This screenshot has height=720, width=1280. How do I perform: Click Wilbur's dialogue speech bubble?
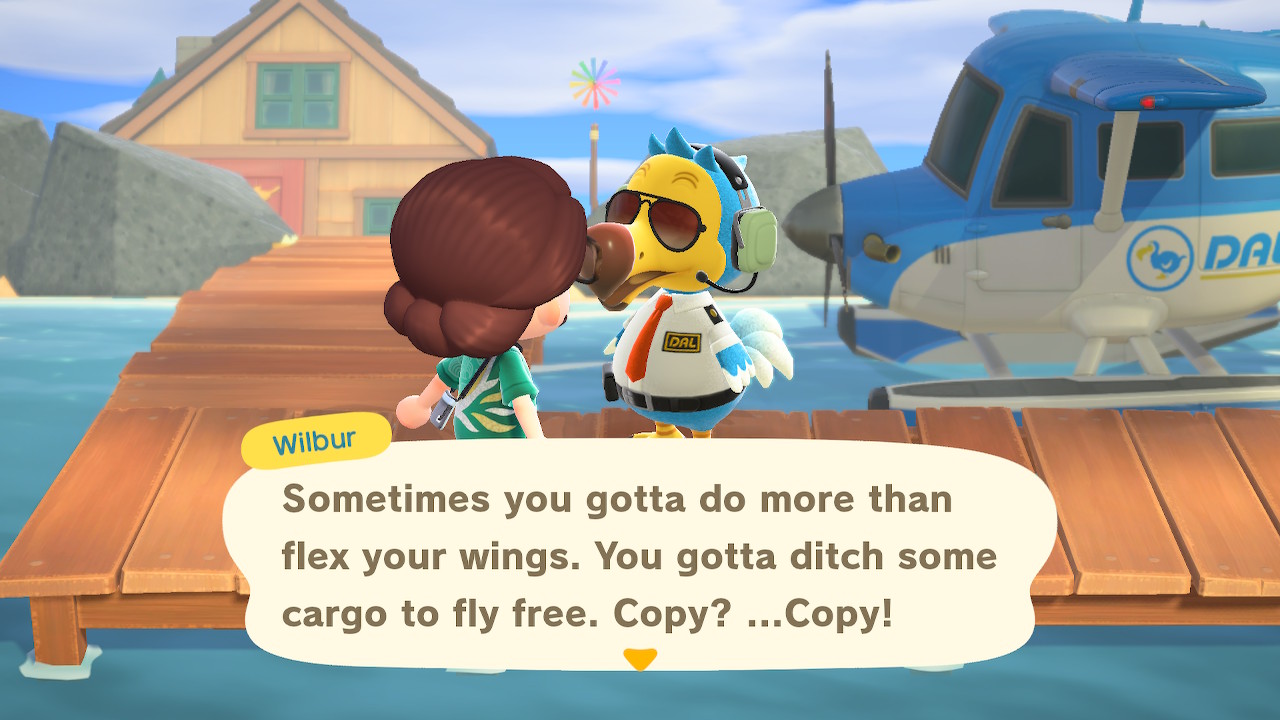click(638, 555)
